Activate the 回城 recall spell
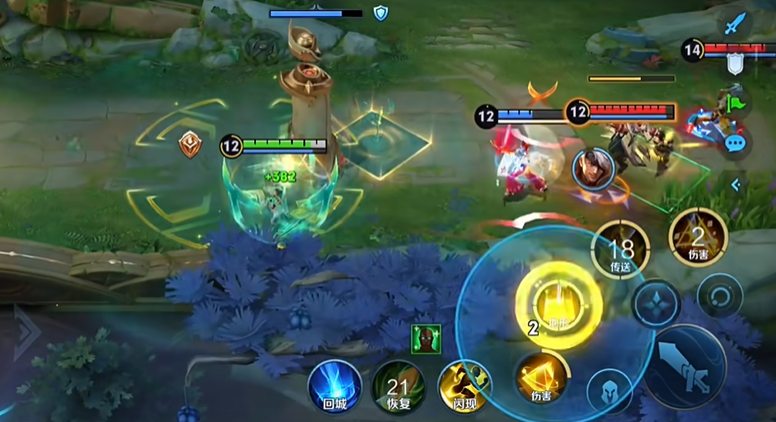 click(334, 386)
